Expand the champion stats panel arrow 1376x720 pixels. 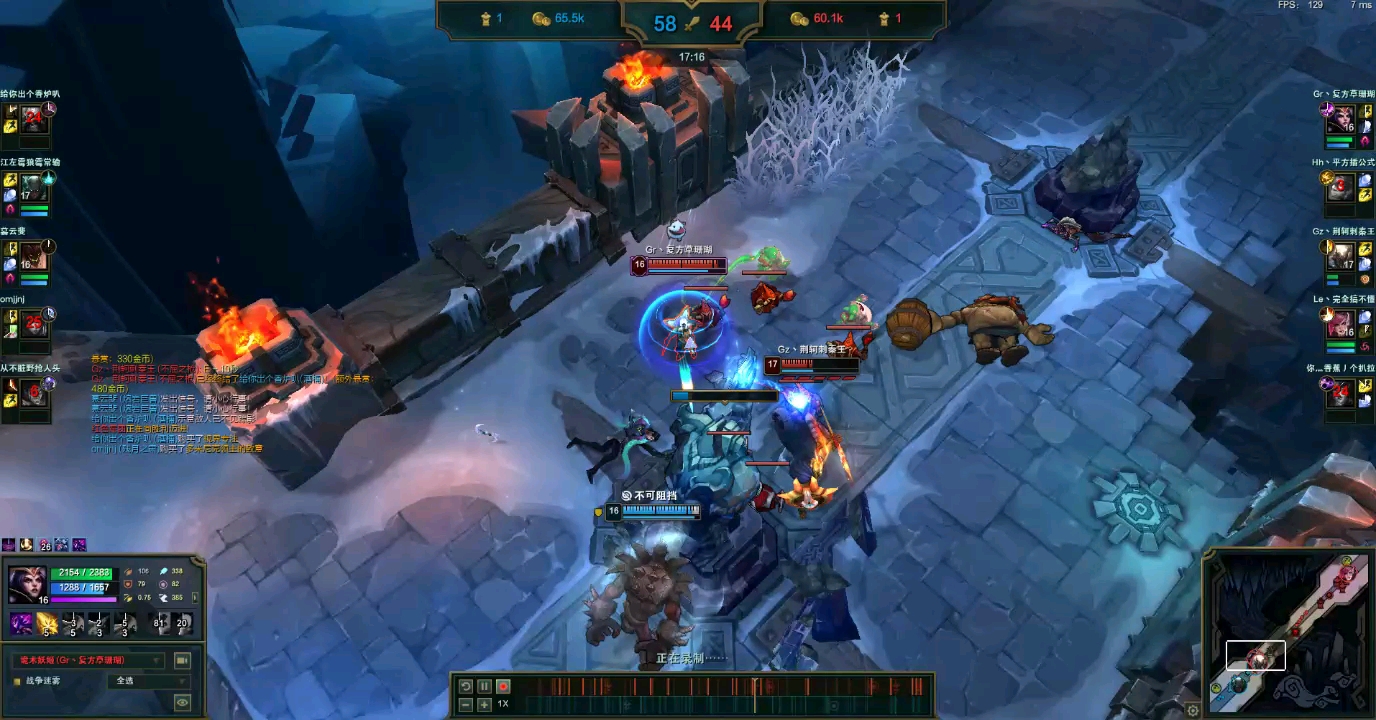(x=194, y=597)
